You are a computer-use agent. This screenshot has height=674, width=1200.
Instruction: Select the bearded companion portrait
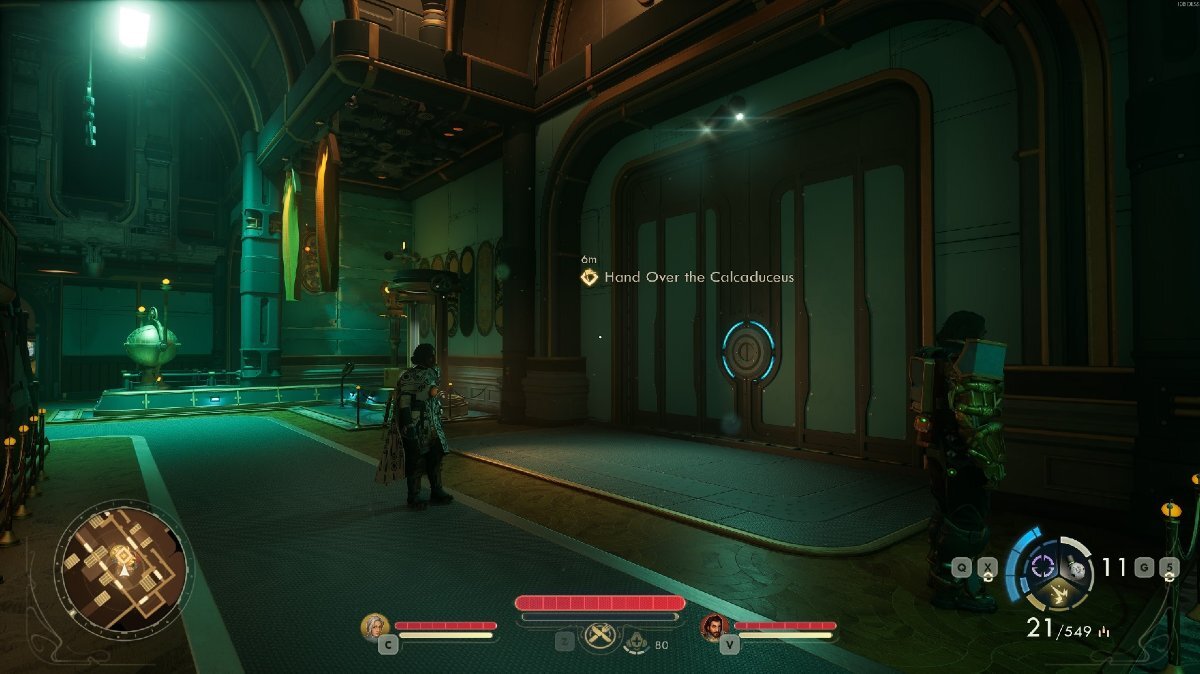pyautogui.click(x=714, y=626)
